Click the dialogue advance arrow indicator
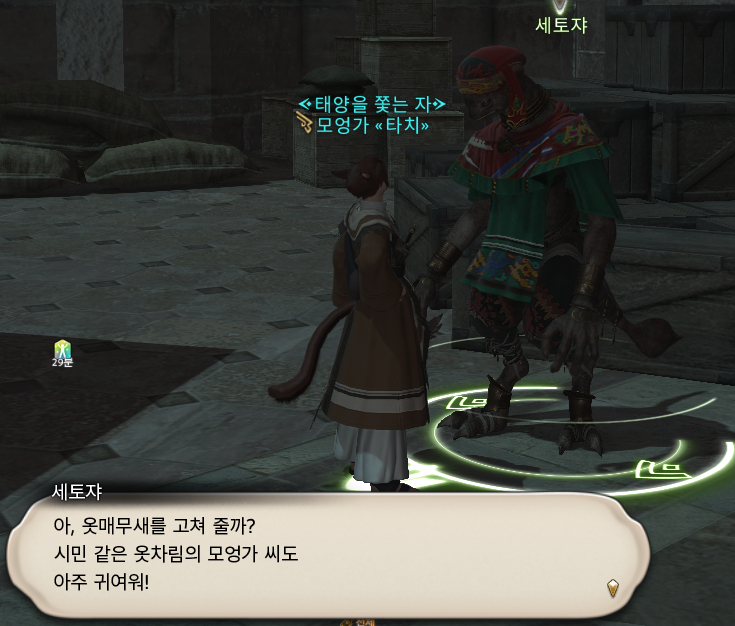The height and width of the screenshot is (626, 735). [612, 588]
